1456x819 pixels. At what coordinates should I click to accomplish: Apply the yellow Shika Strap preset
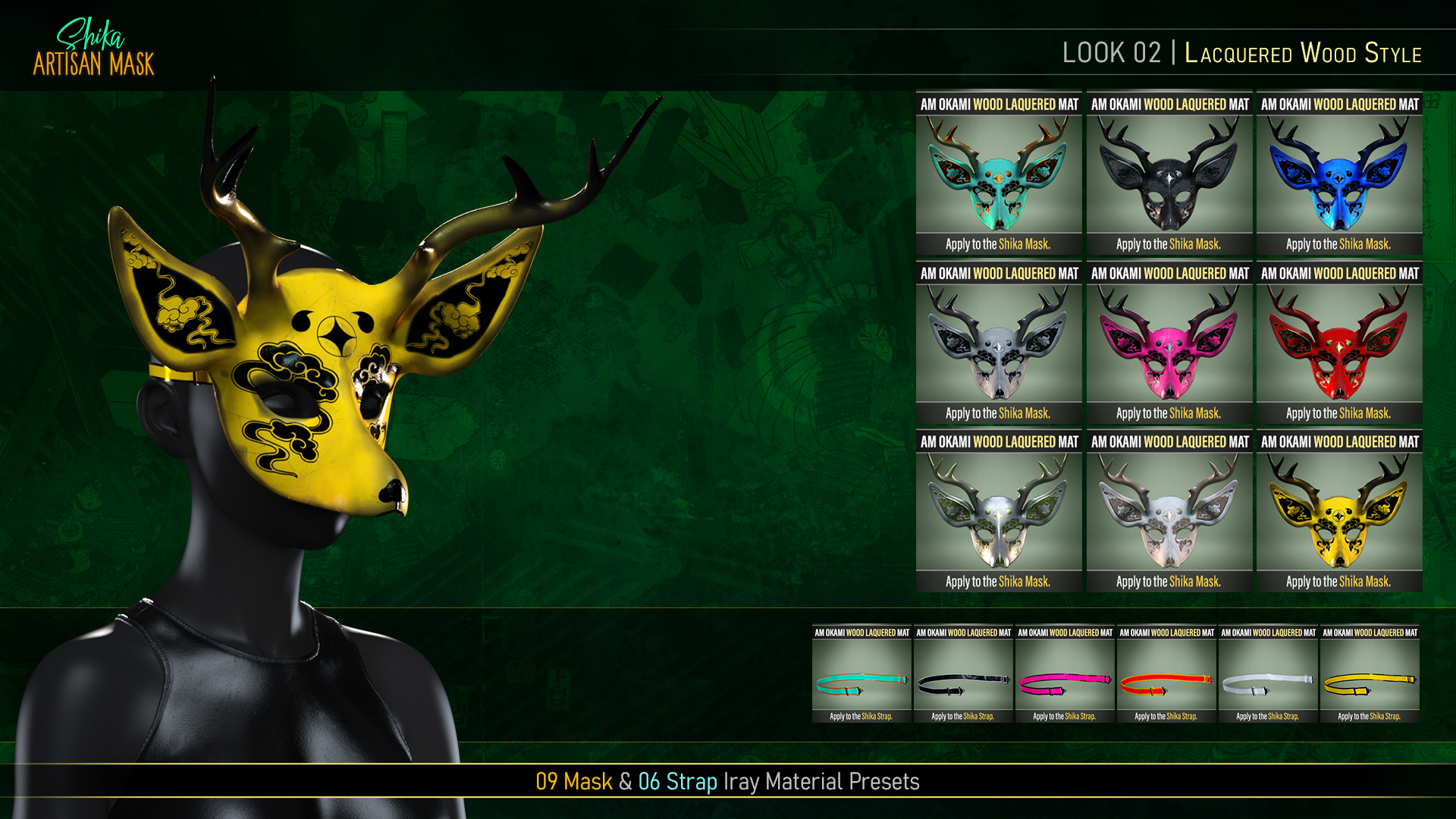(x=1370, y=674)
